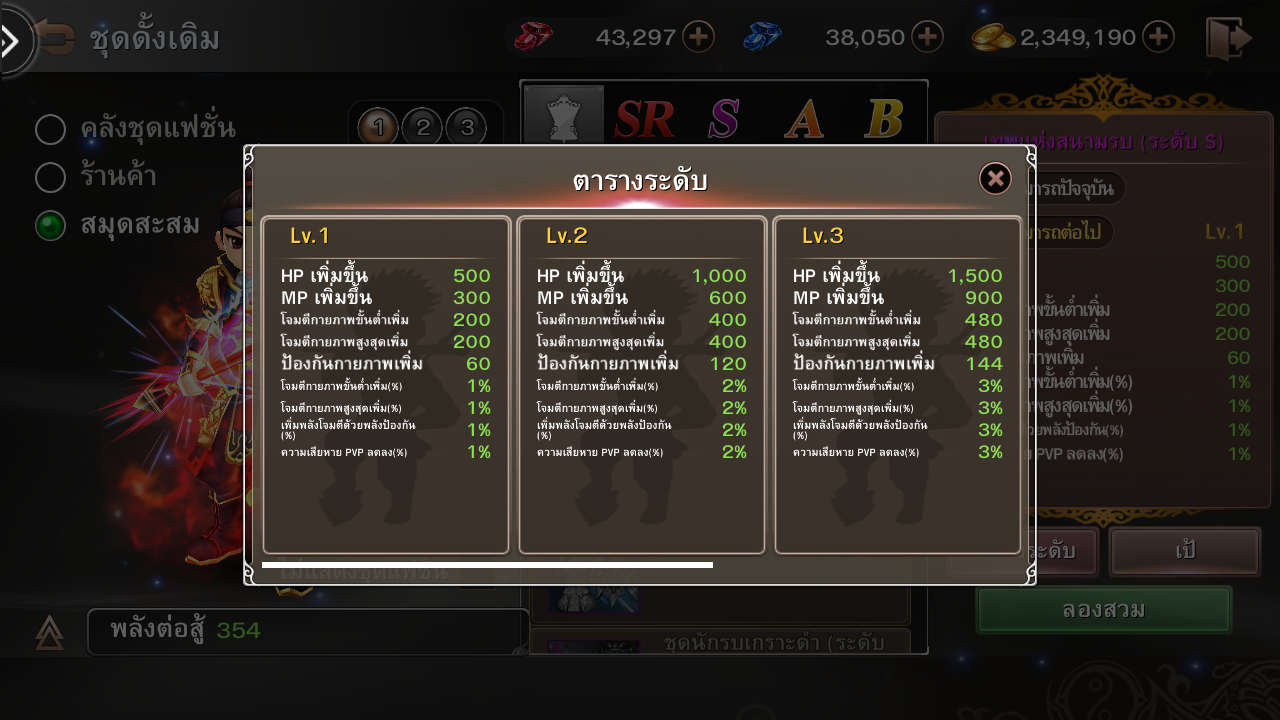Switch to the B rank tab
This screenshot has height=720, width=1280.
tap(884, 119)
